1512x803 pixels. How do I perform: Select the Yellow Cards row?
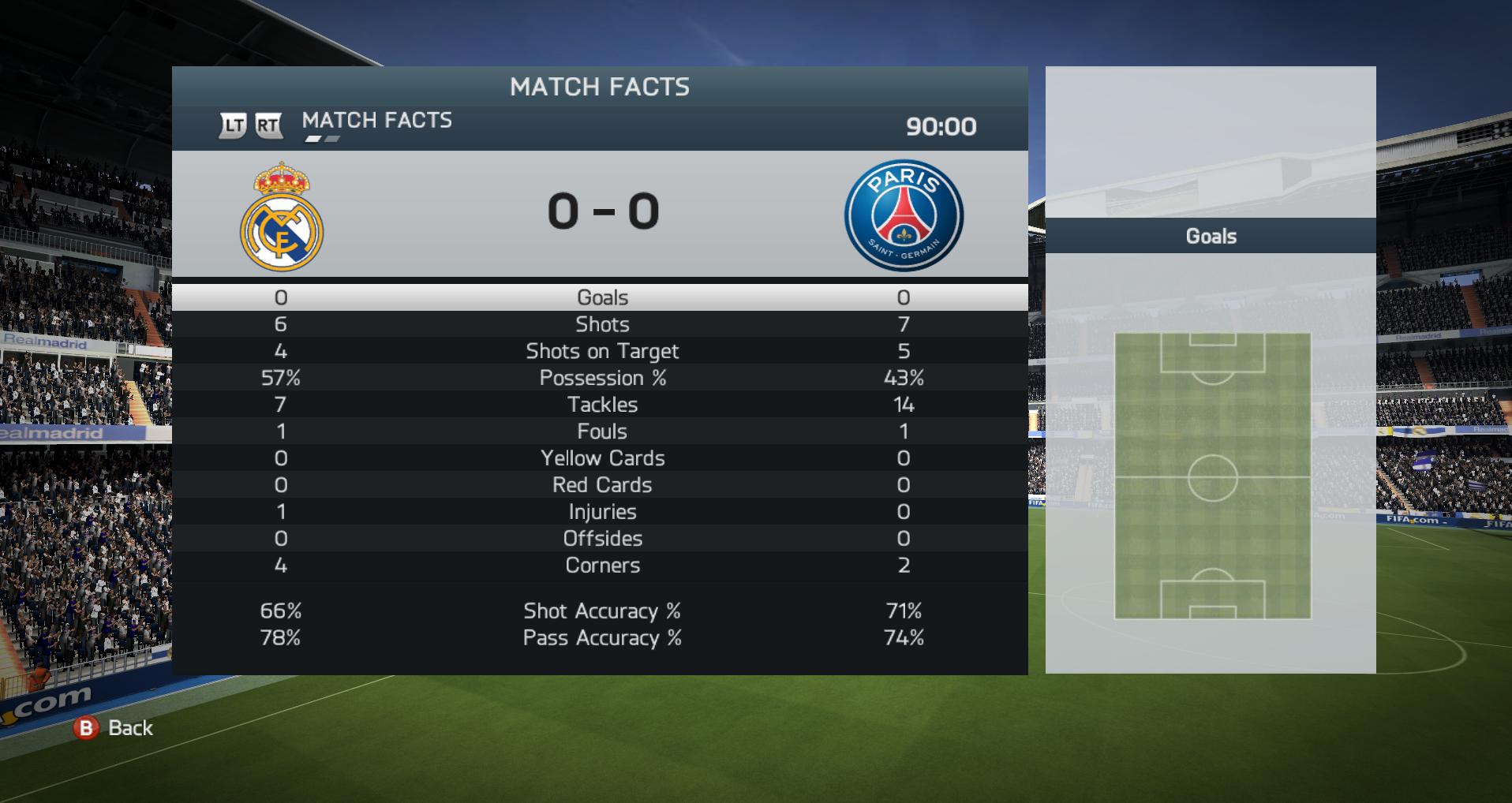pos(601,458)
